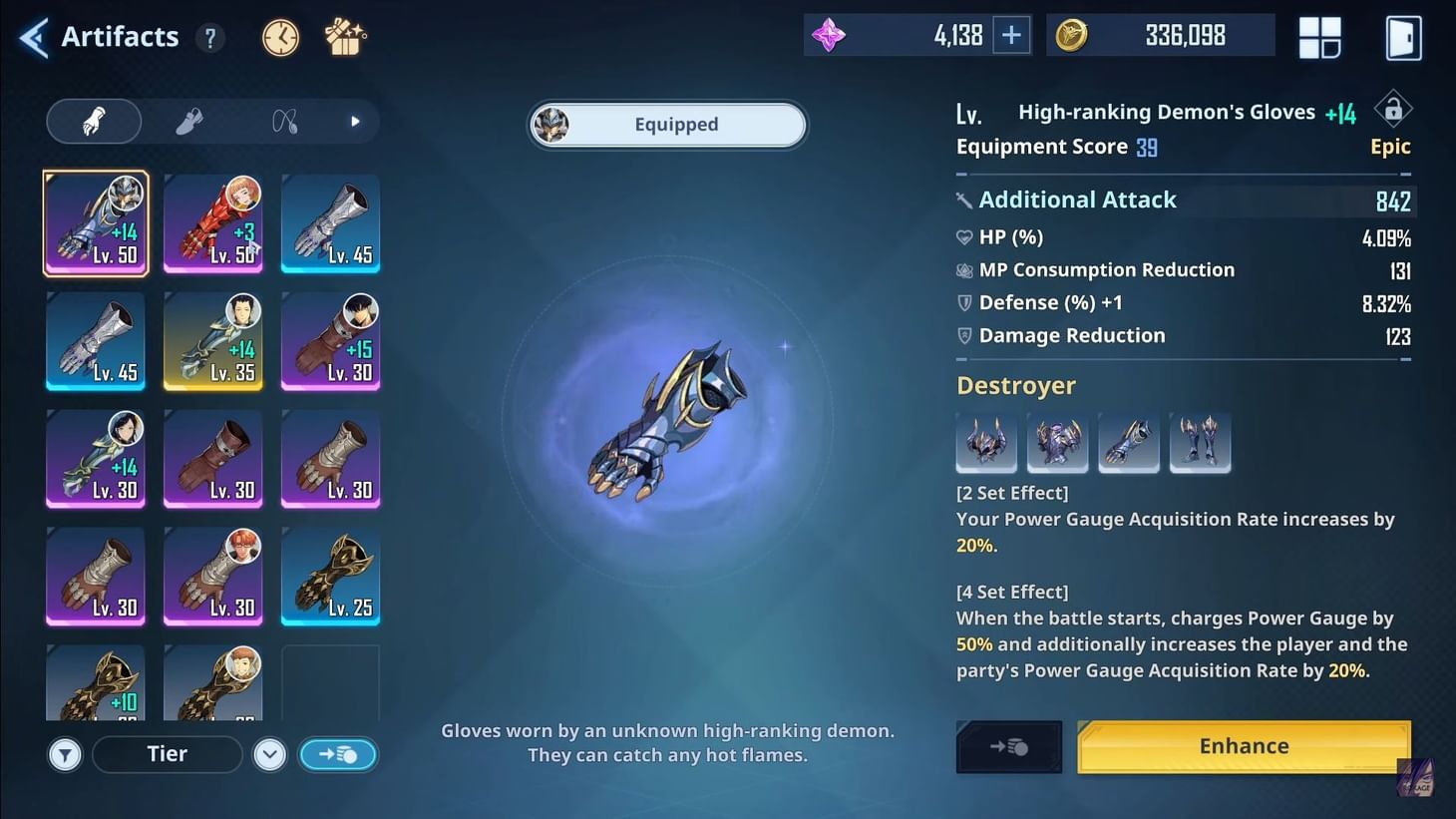Select the boots category icon
Viewport: 1456px width, 819px height.
tap(190, 120)
